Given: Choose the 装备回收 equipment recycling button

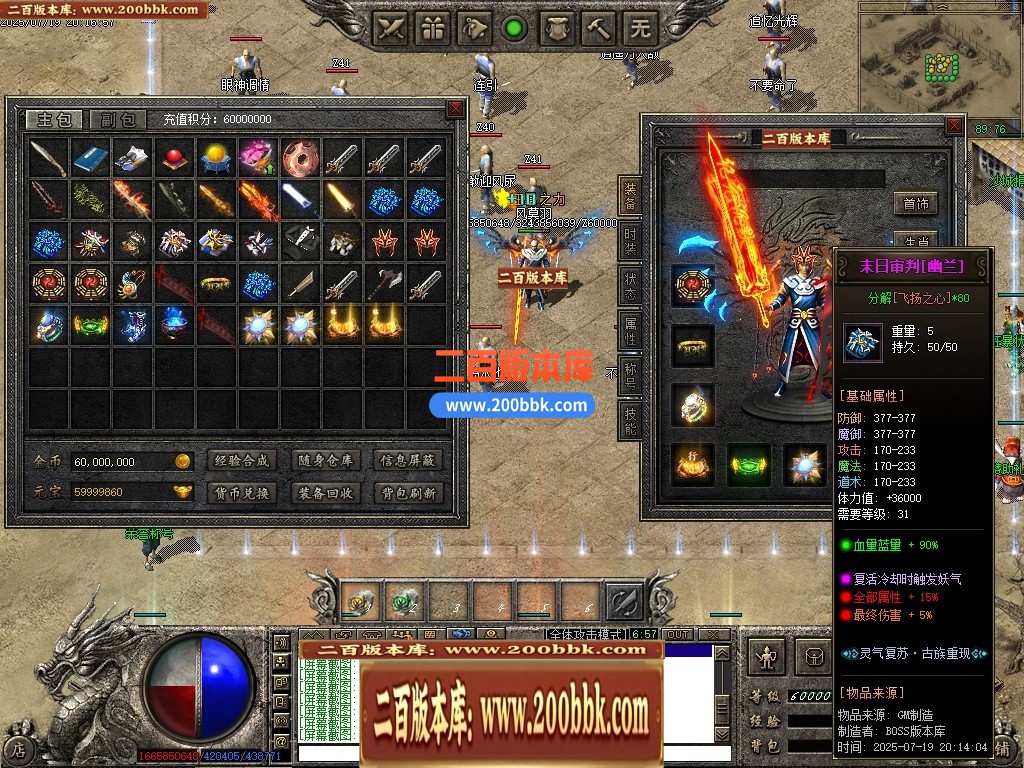Looking at the screenshot, I should click(325, 493).
